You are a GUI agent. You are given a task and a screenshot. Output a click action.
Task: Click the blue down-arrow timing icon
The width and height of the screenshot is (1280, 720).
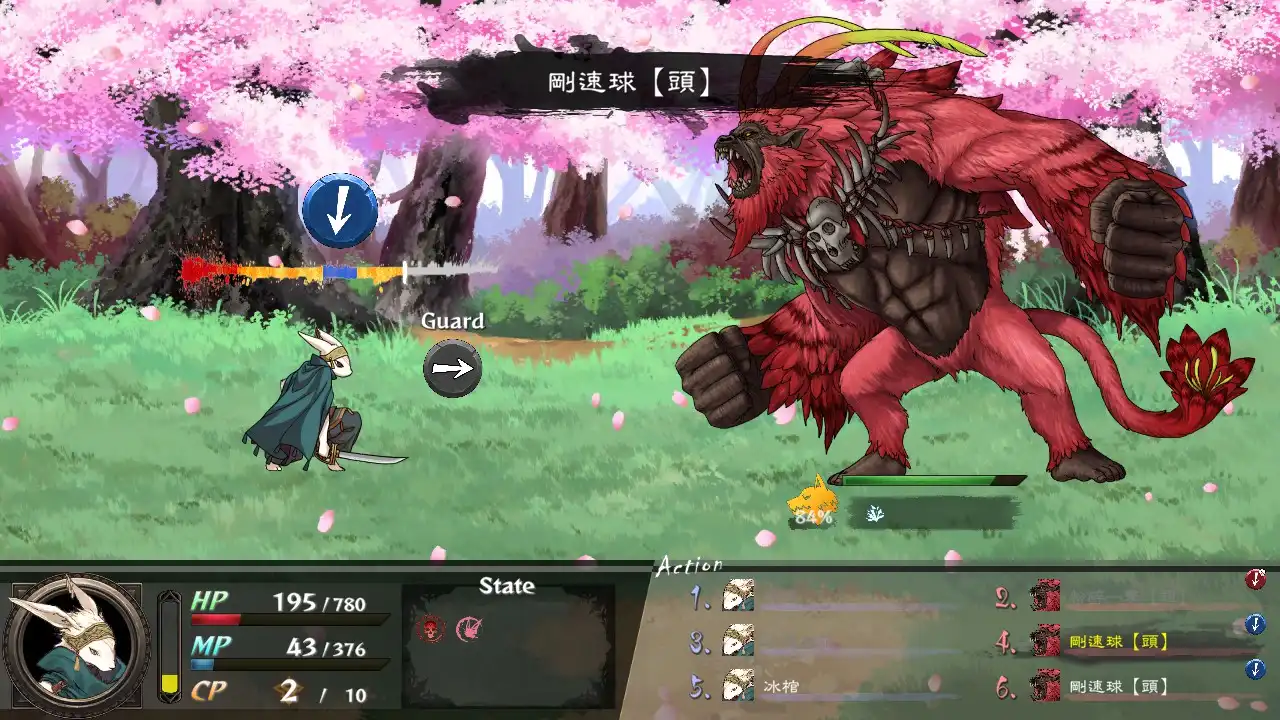[x=340, y=211]
